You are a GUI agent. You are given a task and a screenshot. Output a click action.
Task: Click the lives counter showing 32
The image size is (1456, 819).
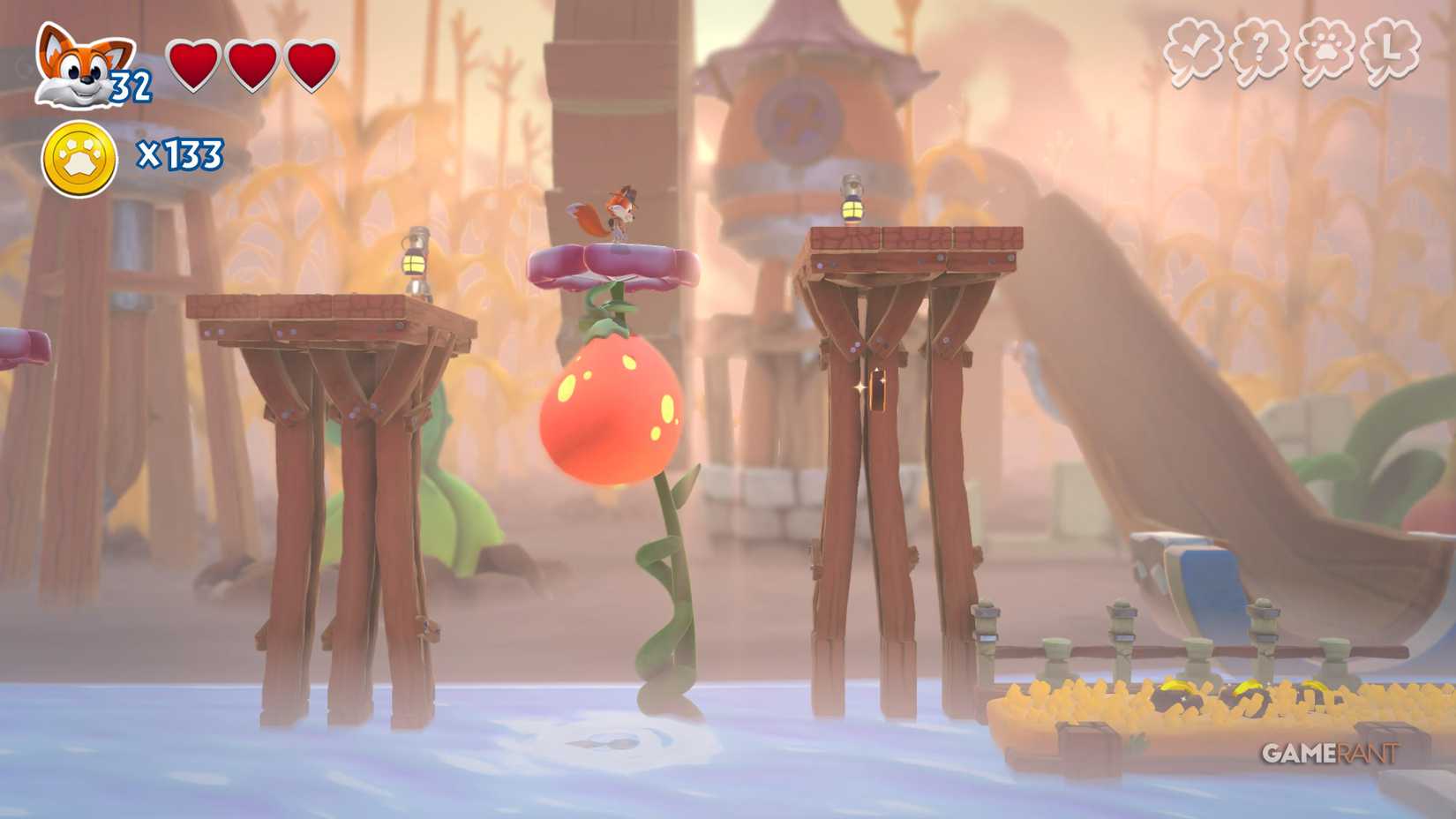[x=129, y=86]
